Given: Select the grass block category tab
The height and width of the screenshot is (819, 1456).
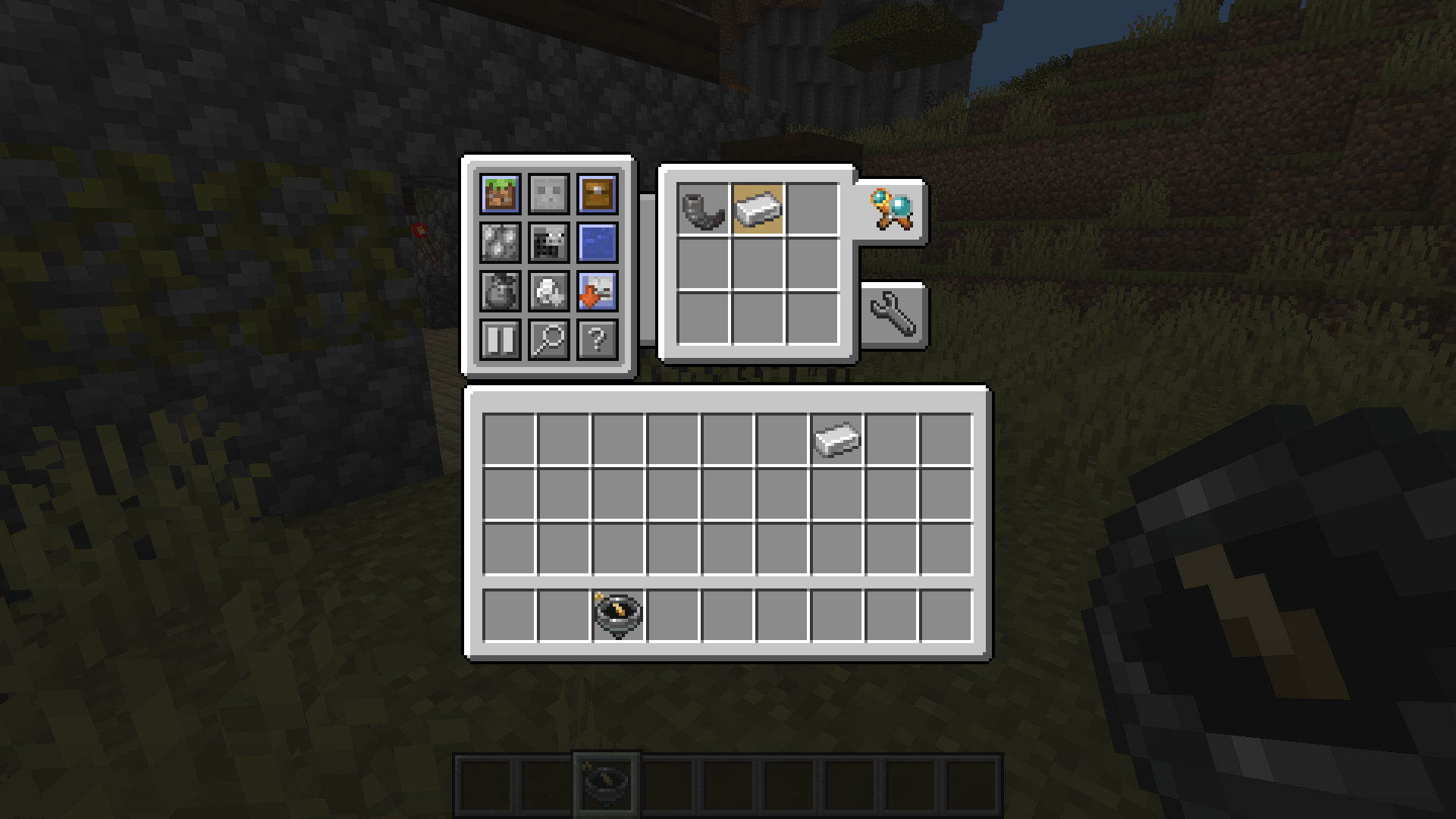Looking at the screenshot, I should point(500,195).
